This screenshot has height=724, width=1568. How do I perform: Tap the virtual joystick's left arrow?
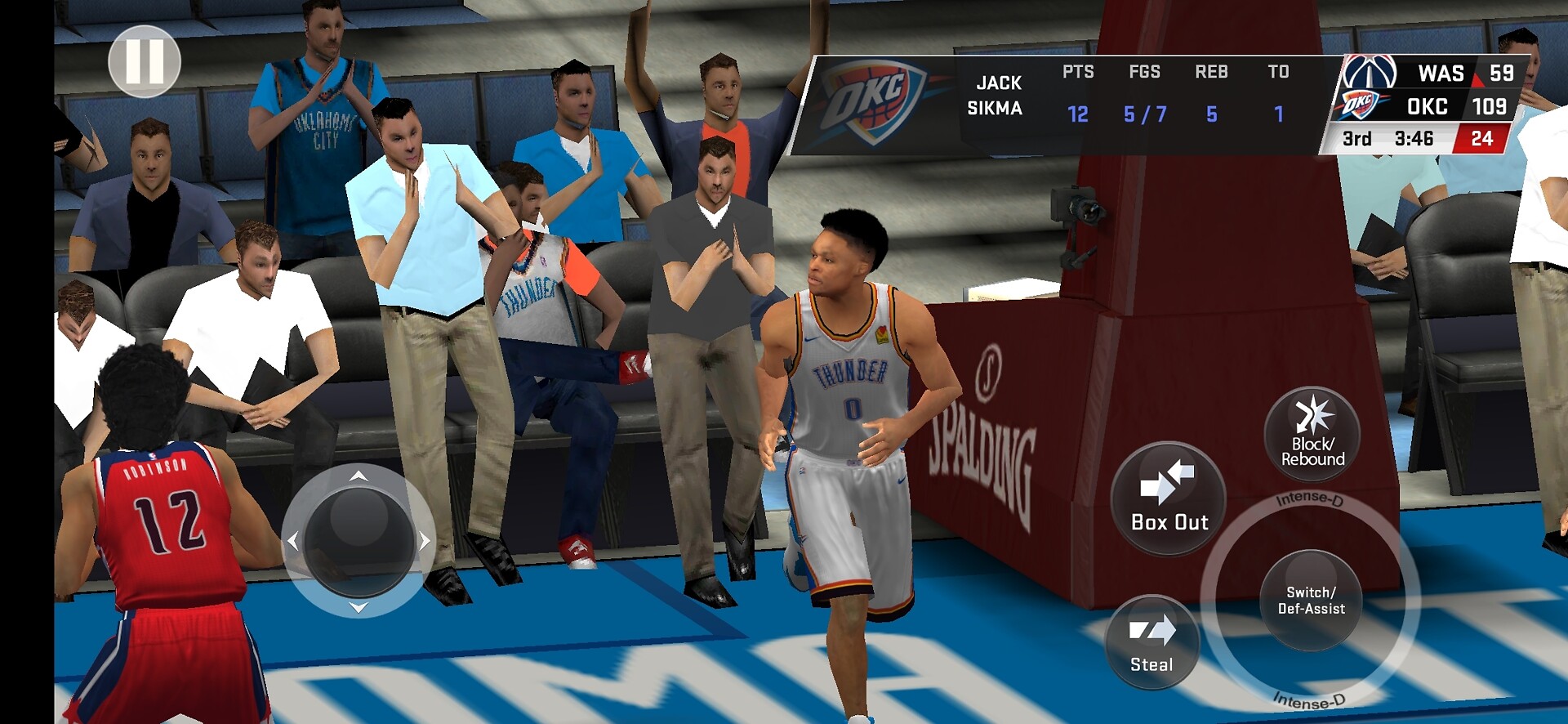pyautogui.click(x=293, y=540)
